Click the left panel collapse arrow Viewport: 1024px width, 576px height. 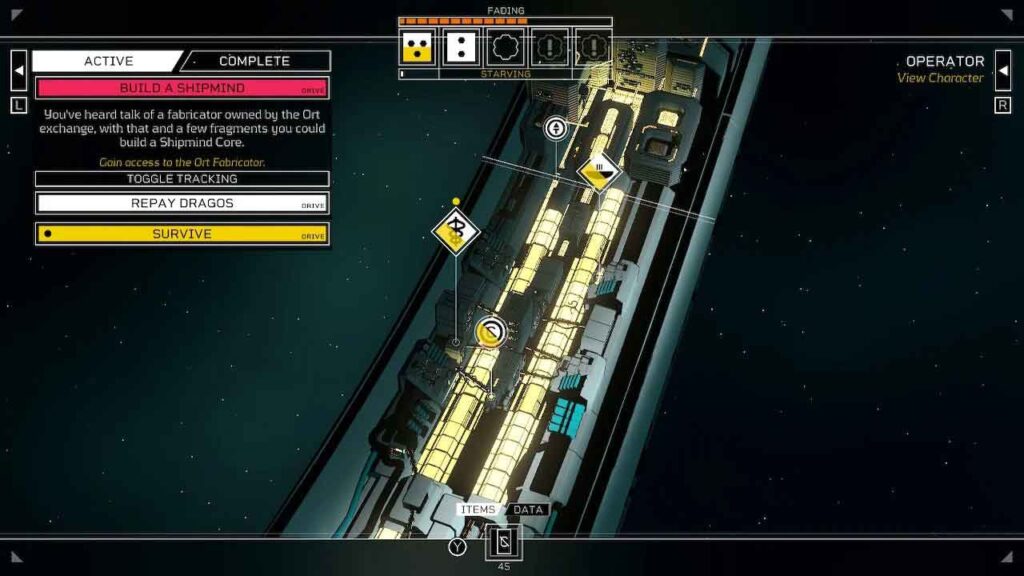pyautogui.click(x=19, y=70)
